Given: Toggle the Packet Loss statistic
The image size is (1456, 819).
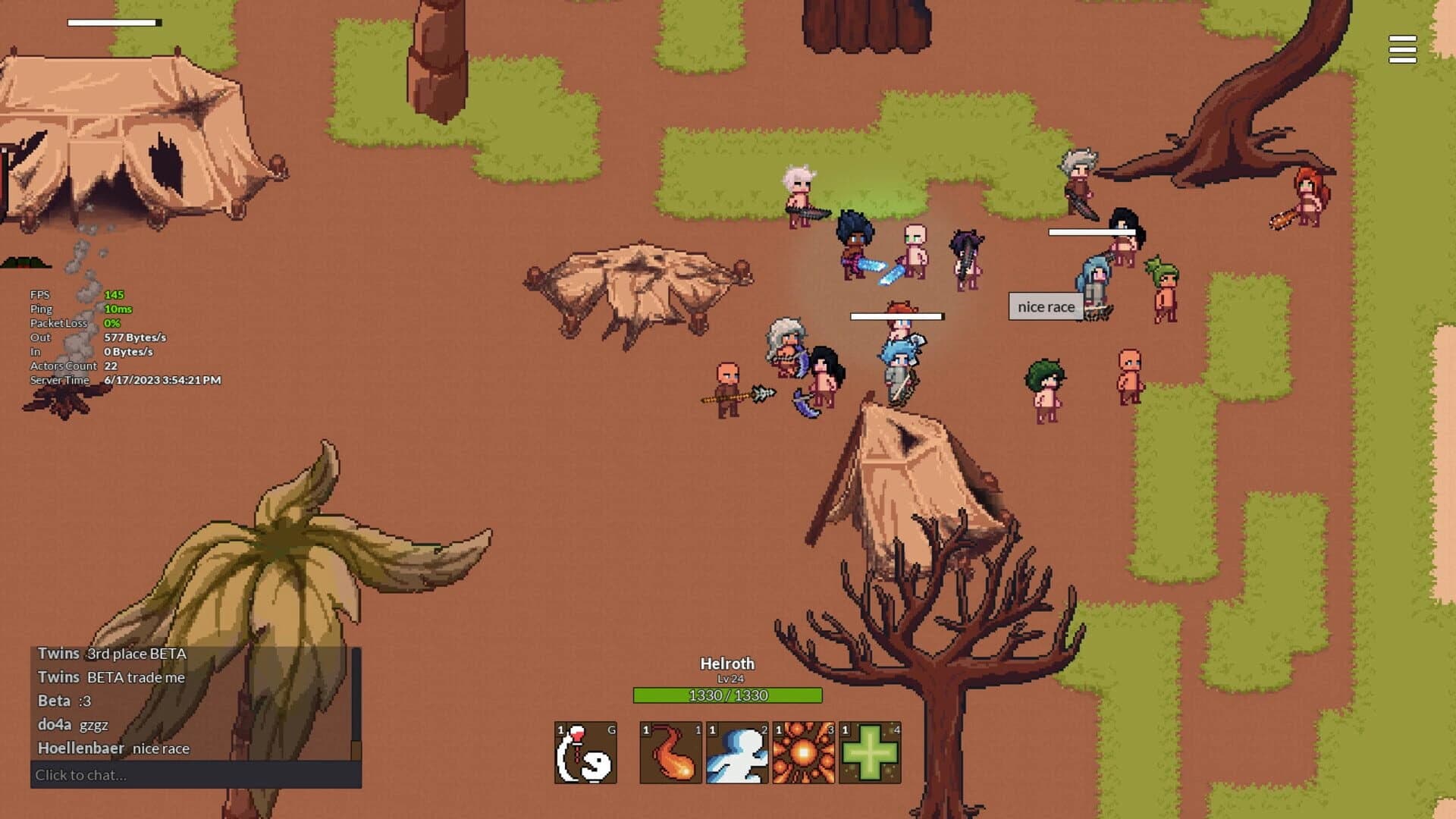Looking at the screenshot, I should coord(61,323).
